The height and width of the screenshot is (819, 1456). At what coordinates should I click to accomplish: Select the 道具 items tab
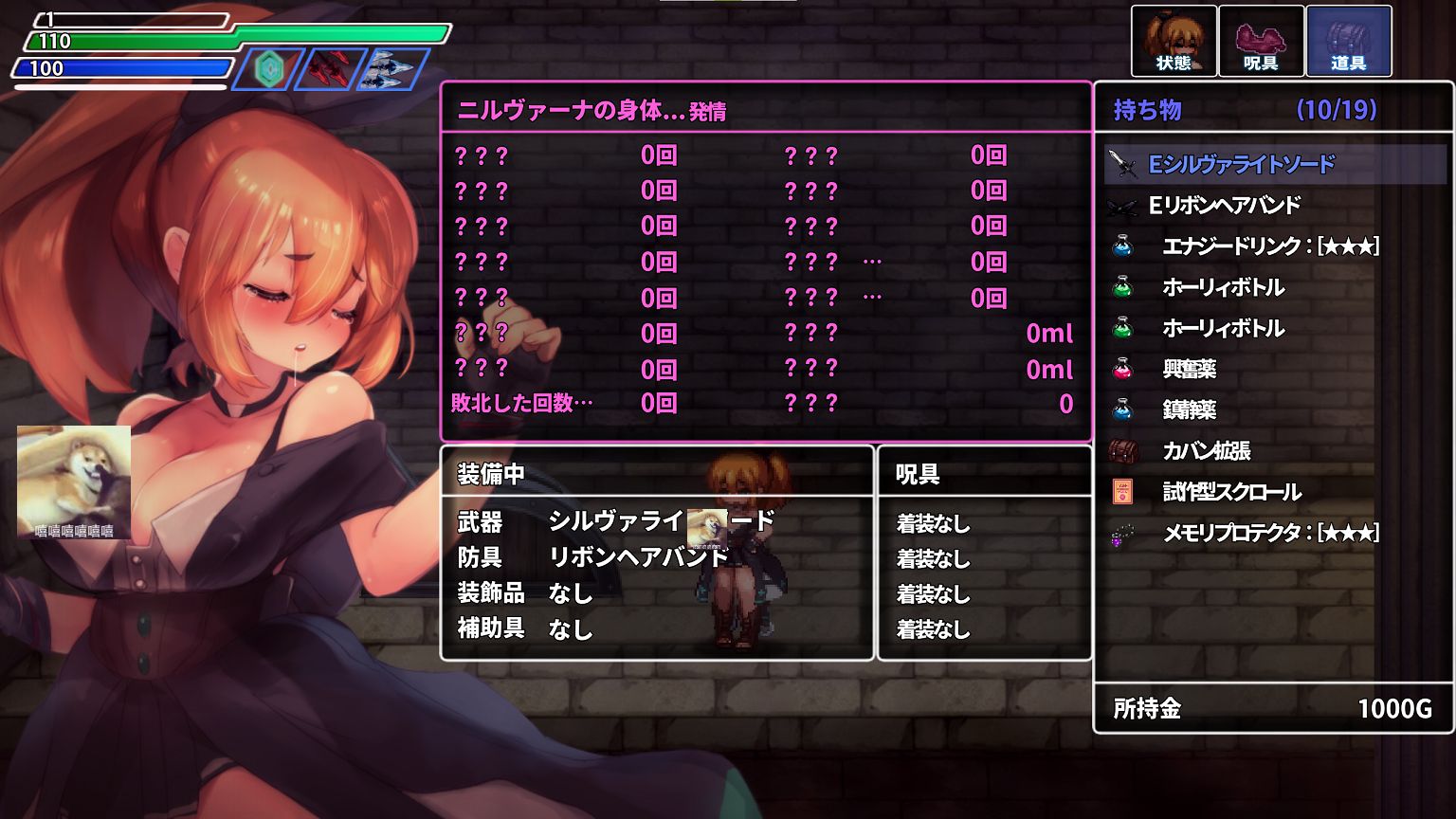[1348, 41]
